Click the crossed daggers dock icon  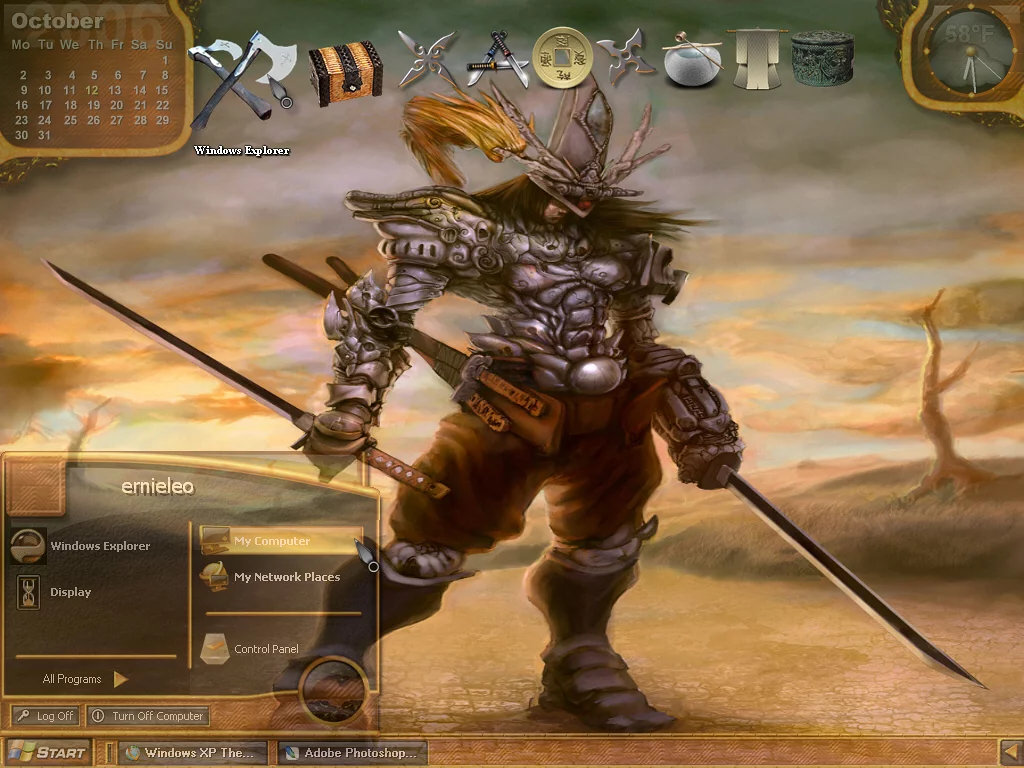point(497,60)
